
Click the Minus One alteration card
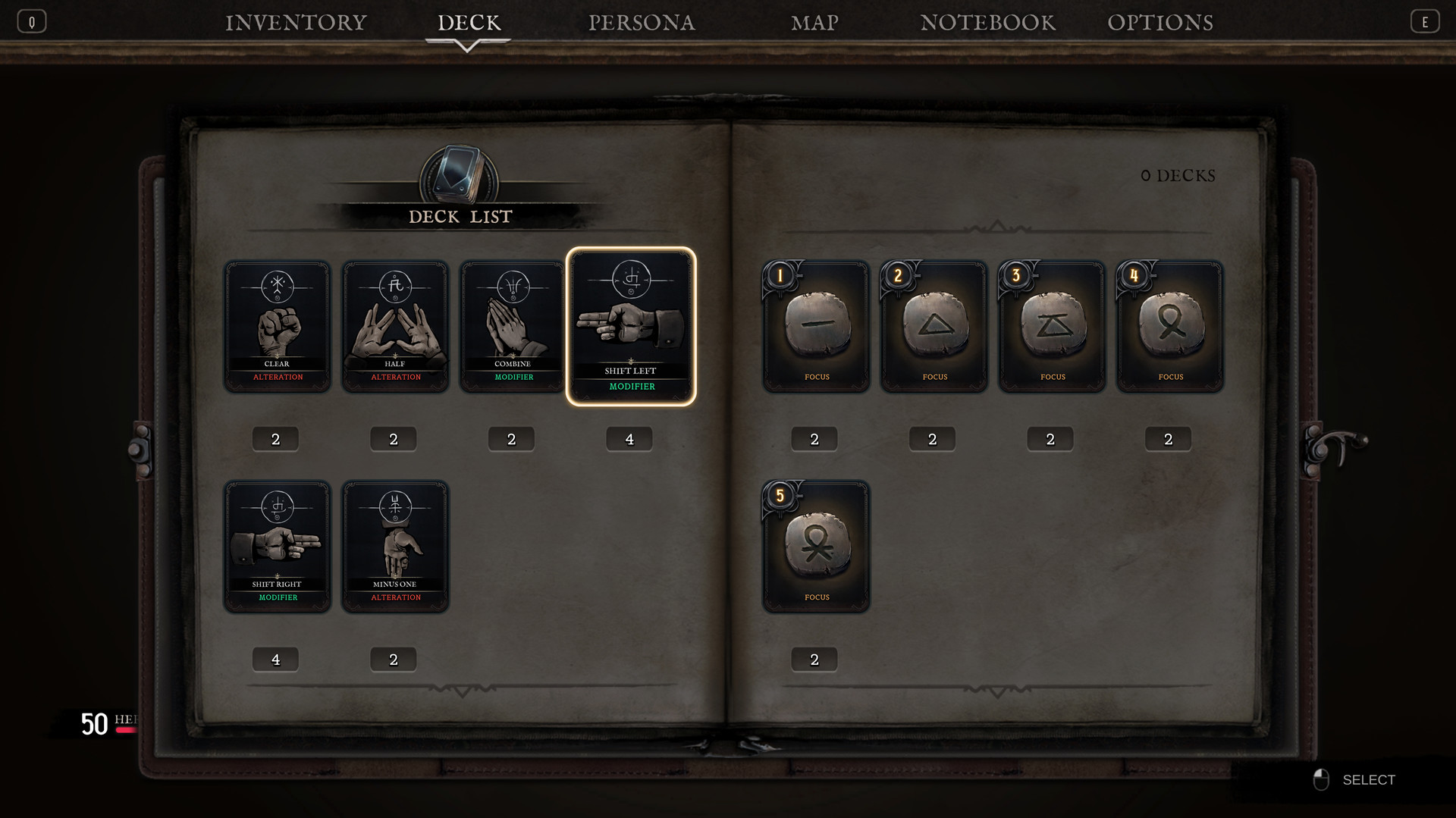394,546
